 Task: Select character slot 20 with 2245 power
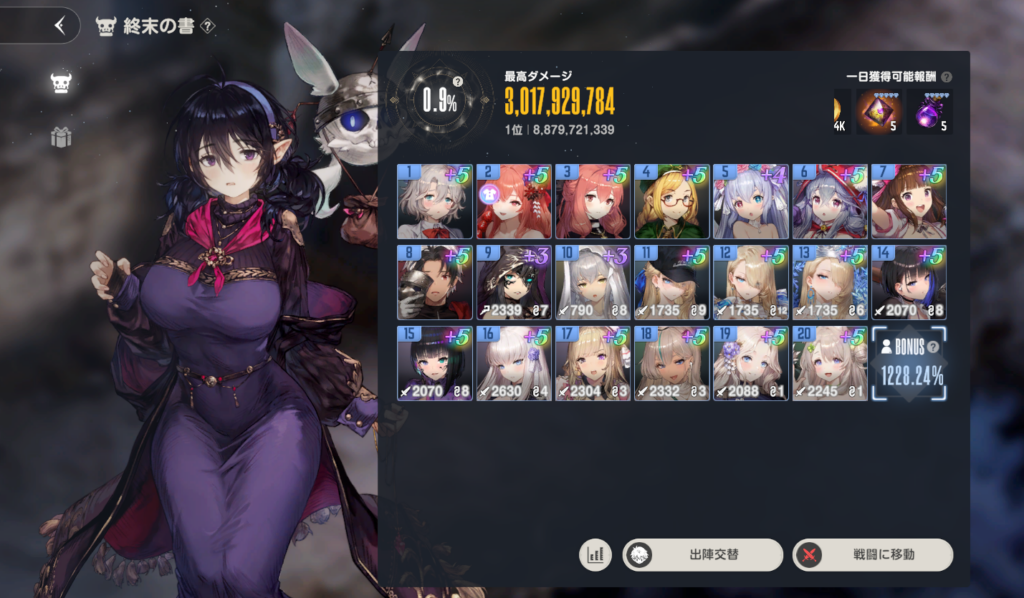click(x=829, y=364)
